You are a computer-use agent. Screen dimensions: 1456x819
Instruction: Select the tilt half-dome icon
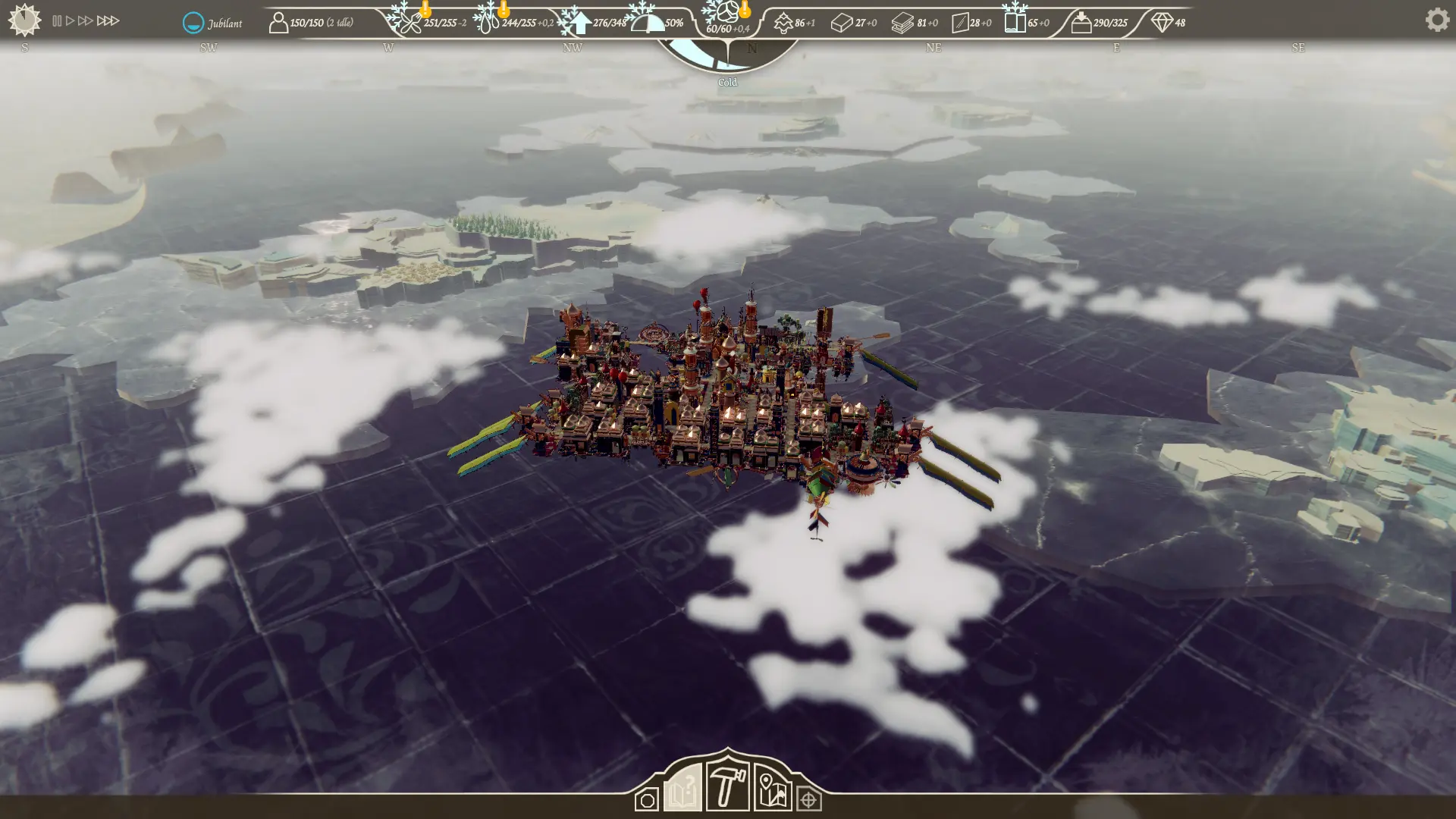[648, 23]
